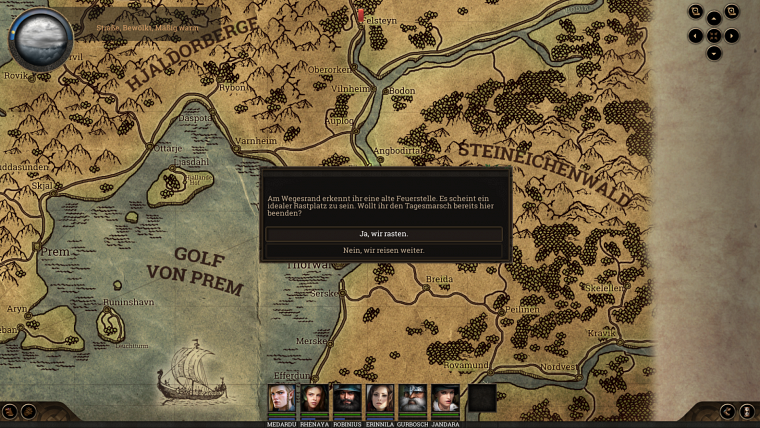This screenshot has height=428, width=760.
Task: Move map view right with arrow button
Action: point(732,36)
